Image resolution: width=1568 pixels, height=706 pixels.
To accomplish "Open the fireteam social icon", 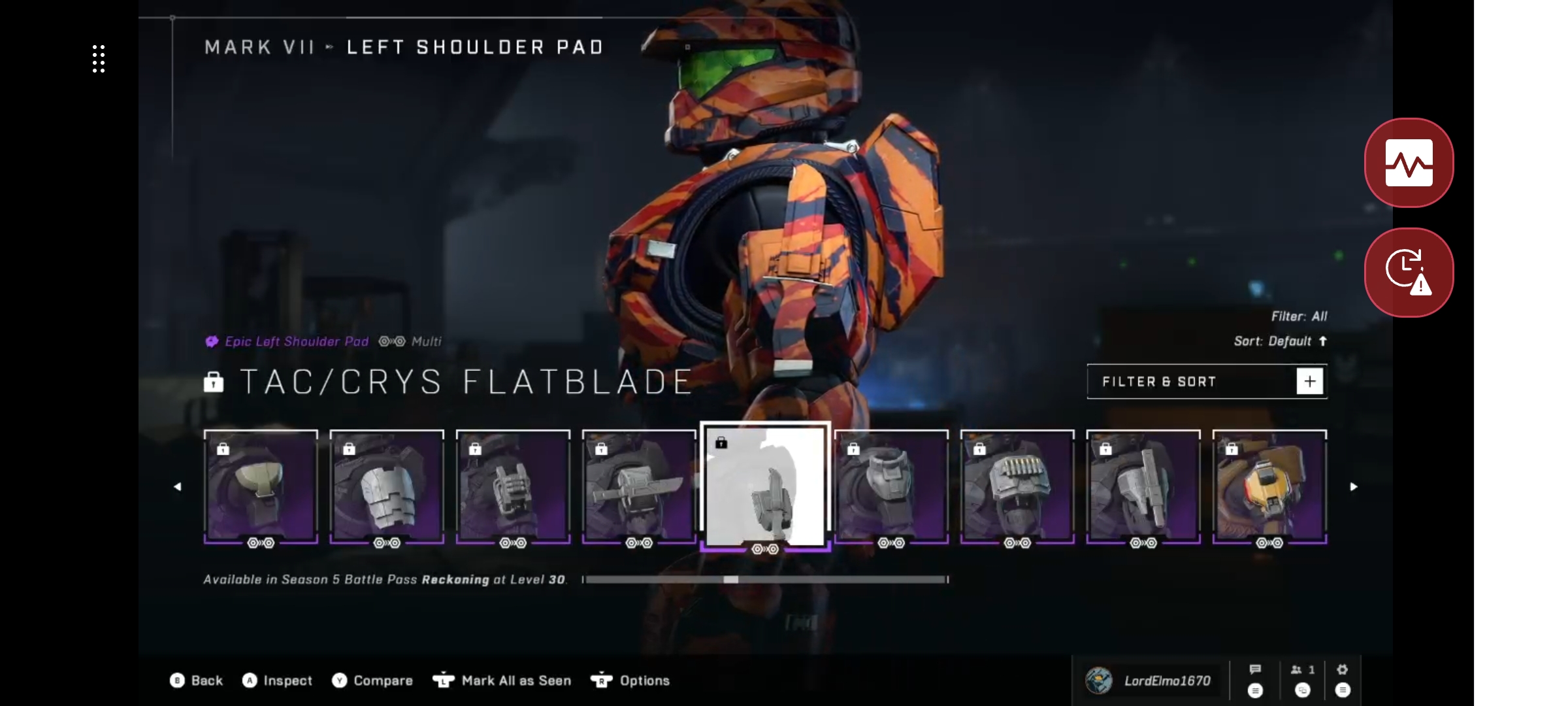I will pyautogui.click(x=1302, y=680).
